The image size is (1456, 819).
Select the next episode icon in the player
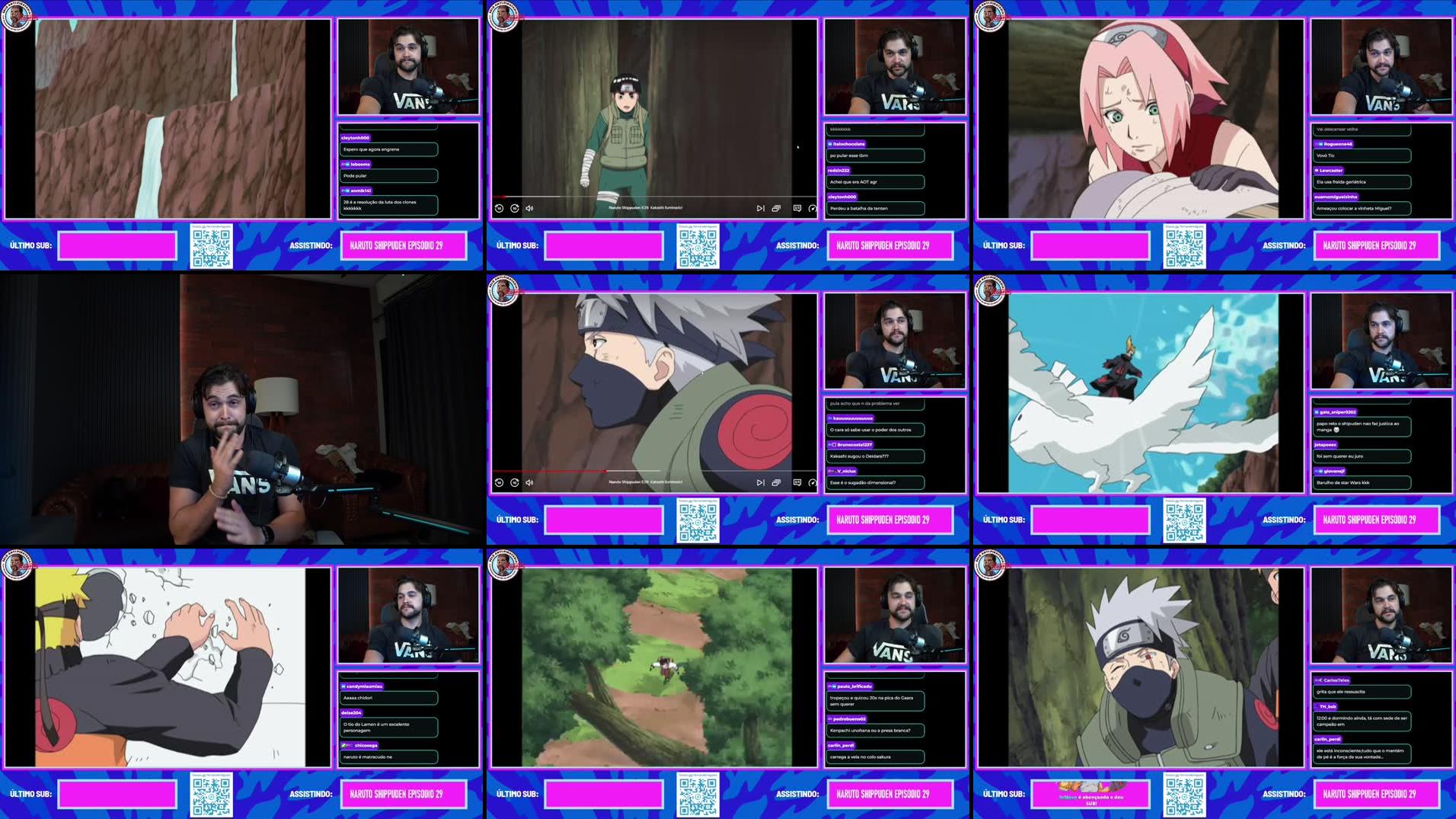pos(760,206)
